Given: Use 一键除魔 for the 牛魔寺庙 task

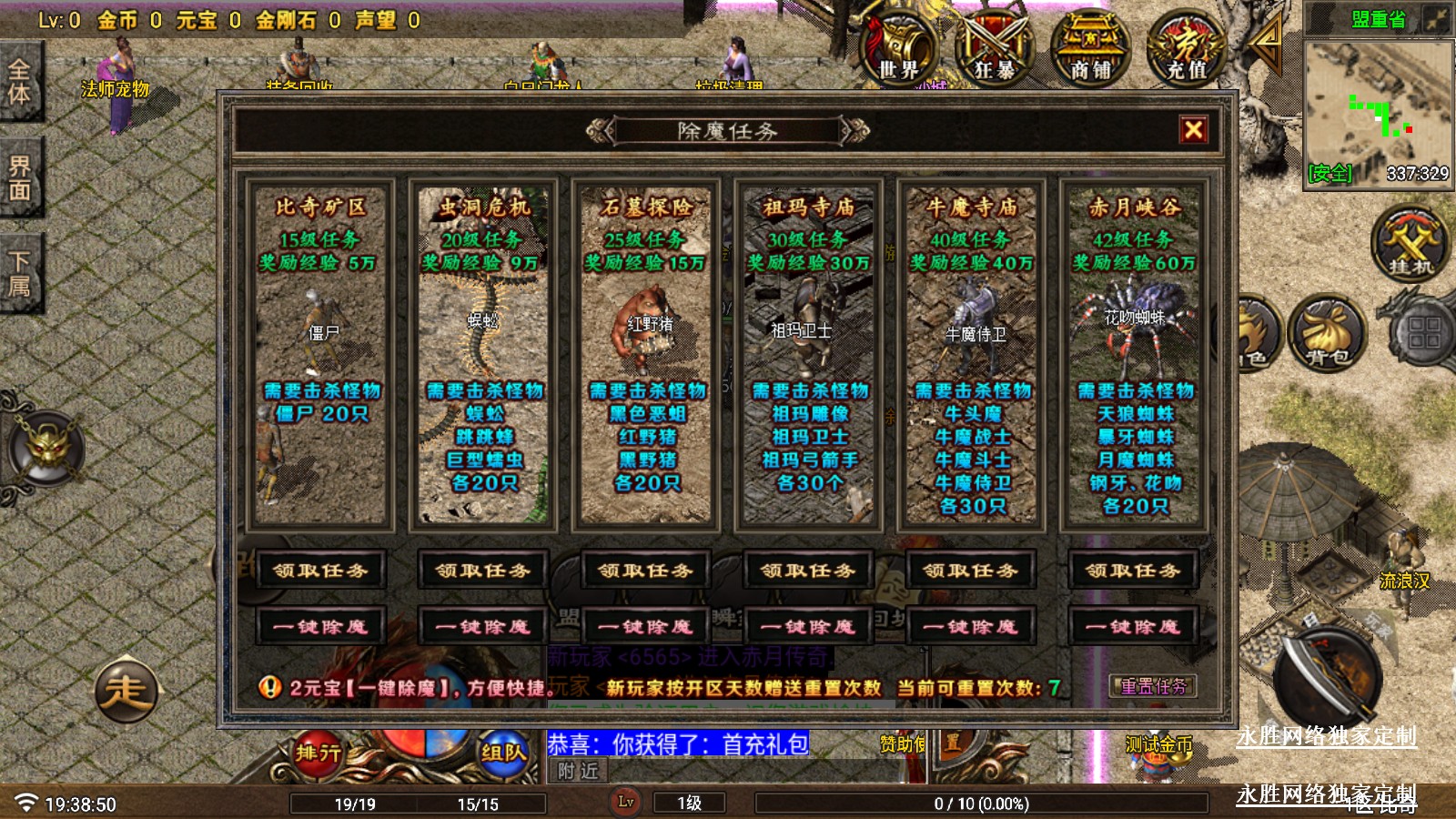Looking at the screenshot, I should [x=970, y=627].
